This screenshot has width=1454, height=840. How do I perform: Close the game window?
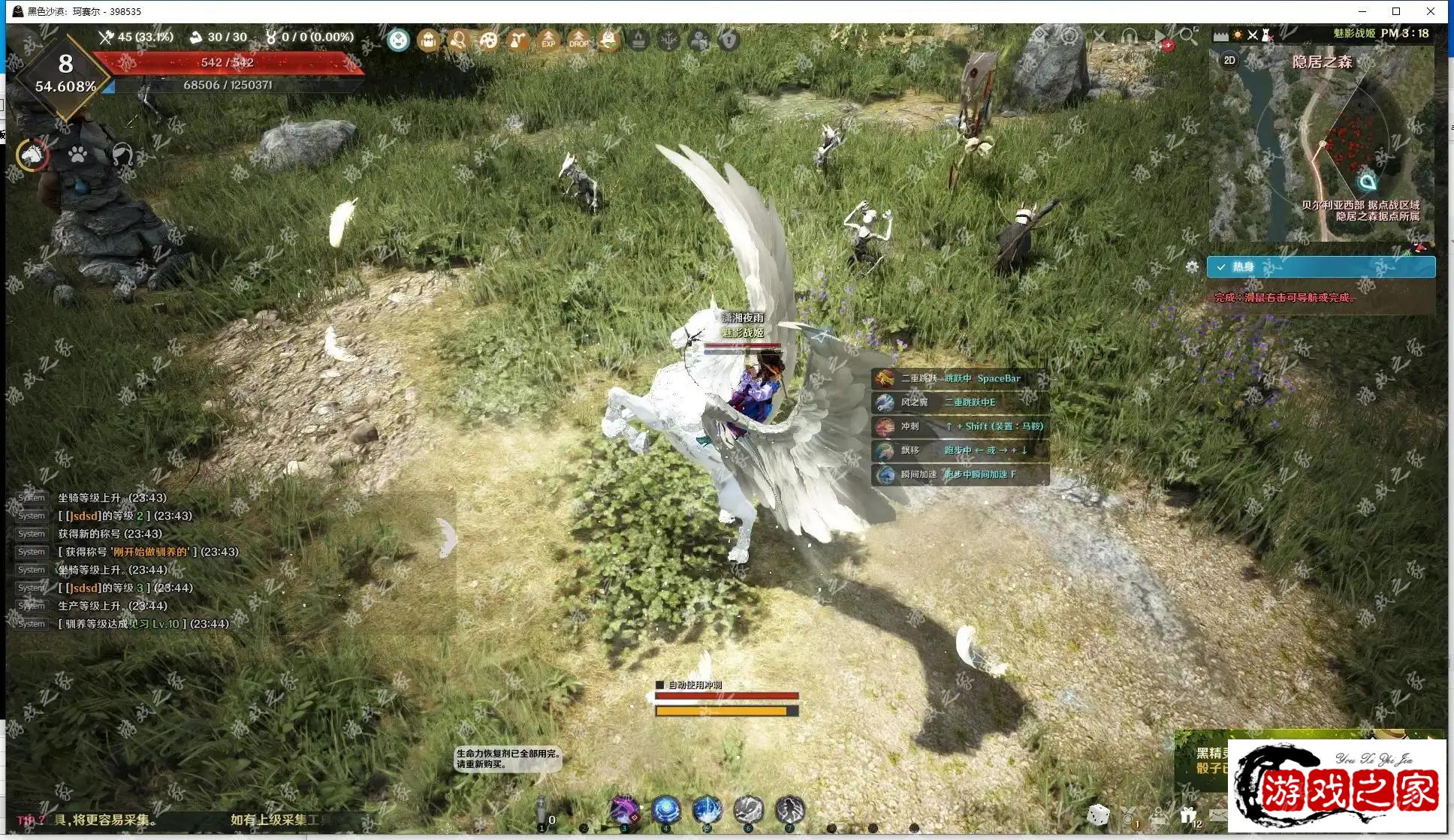(x=1431, y=11)
